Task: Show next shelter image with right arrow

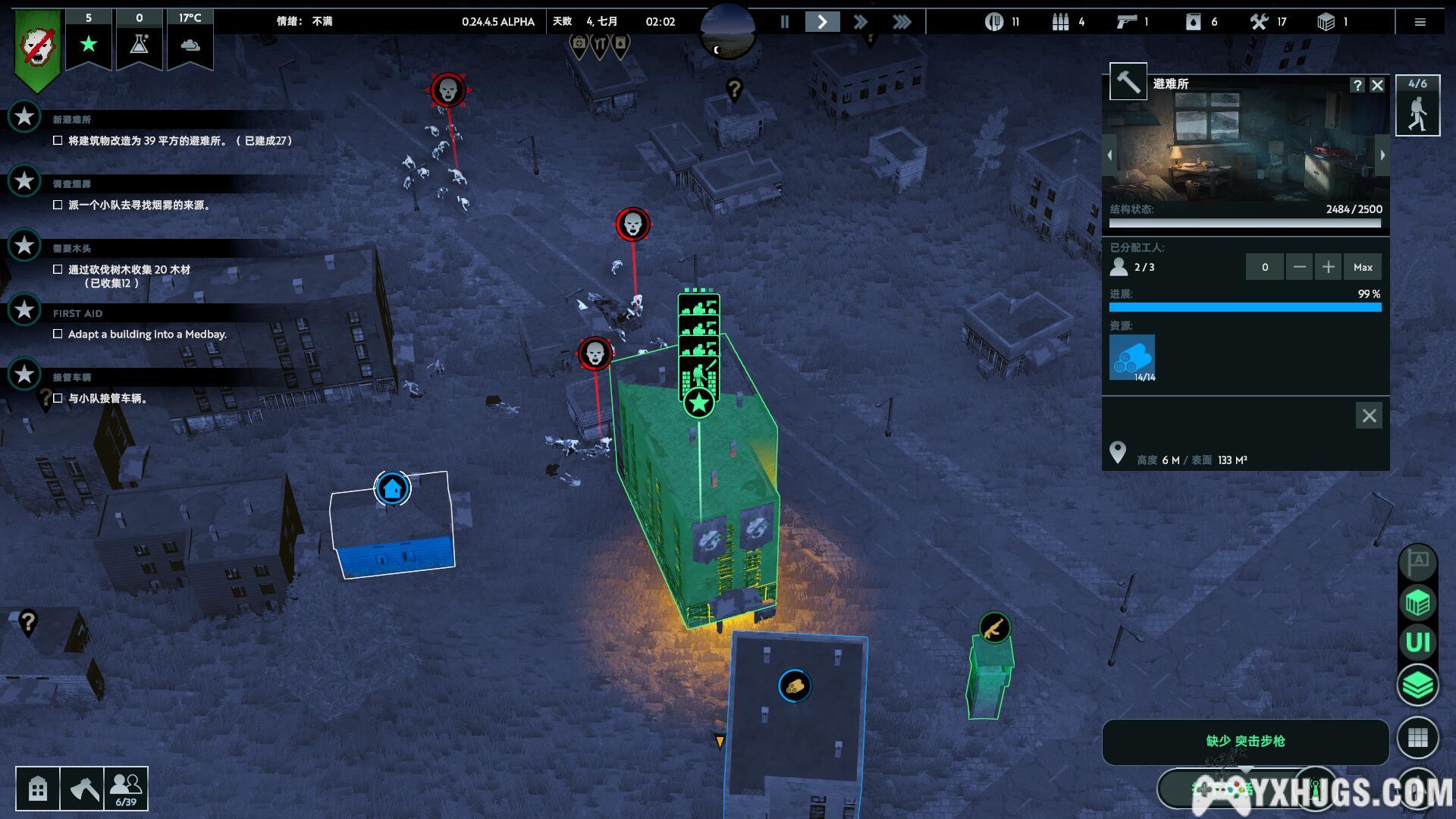Action: click(1382, 155)
